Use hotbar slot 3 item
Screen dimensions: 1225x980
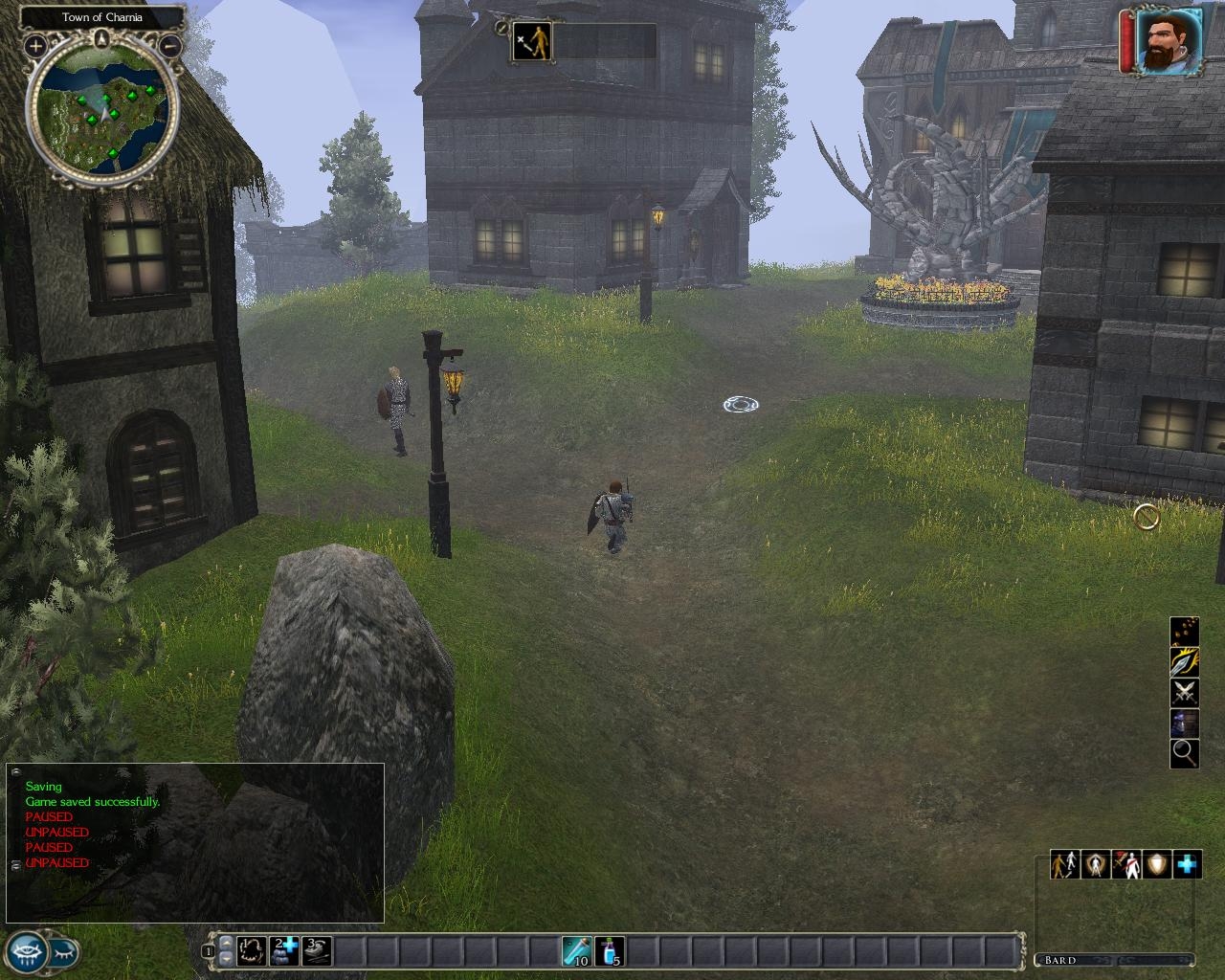coord(317,950)
